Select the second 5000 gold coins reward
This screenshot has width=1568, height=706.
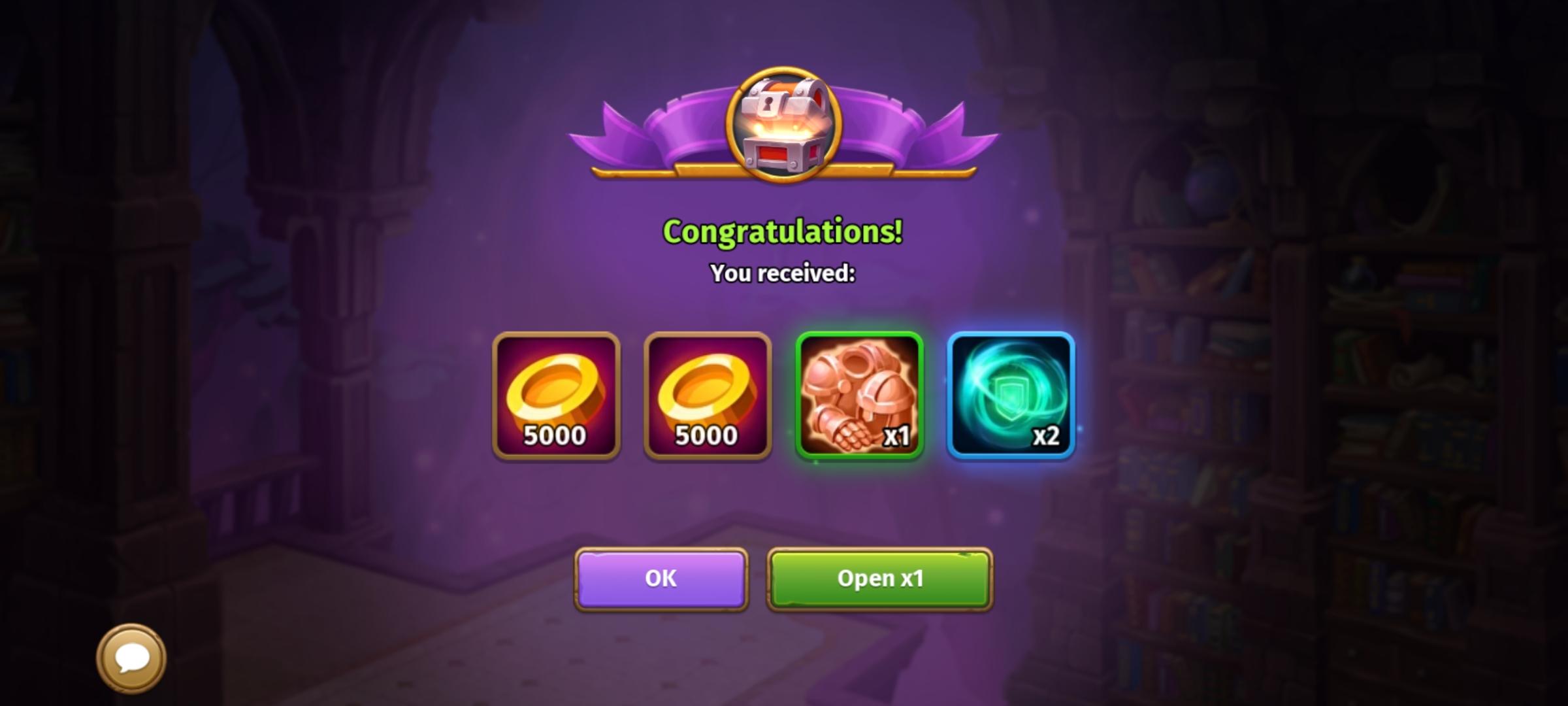coord(708,395)
